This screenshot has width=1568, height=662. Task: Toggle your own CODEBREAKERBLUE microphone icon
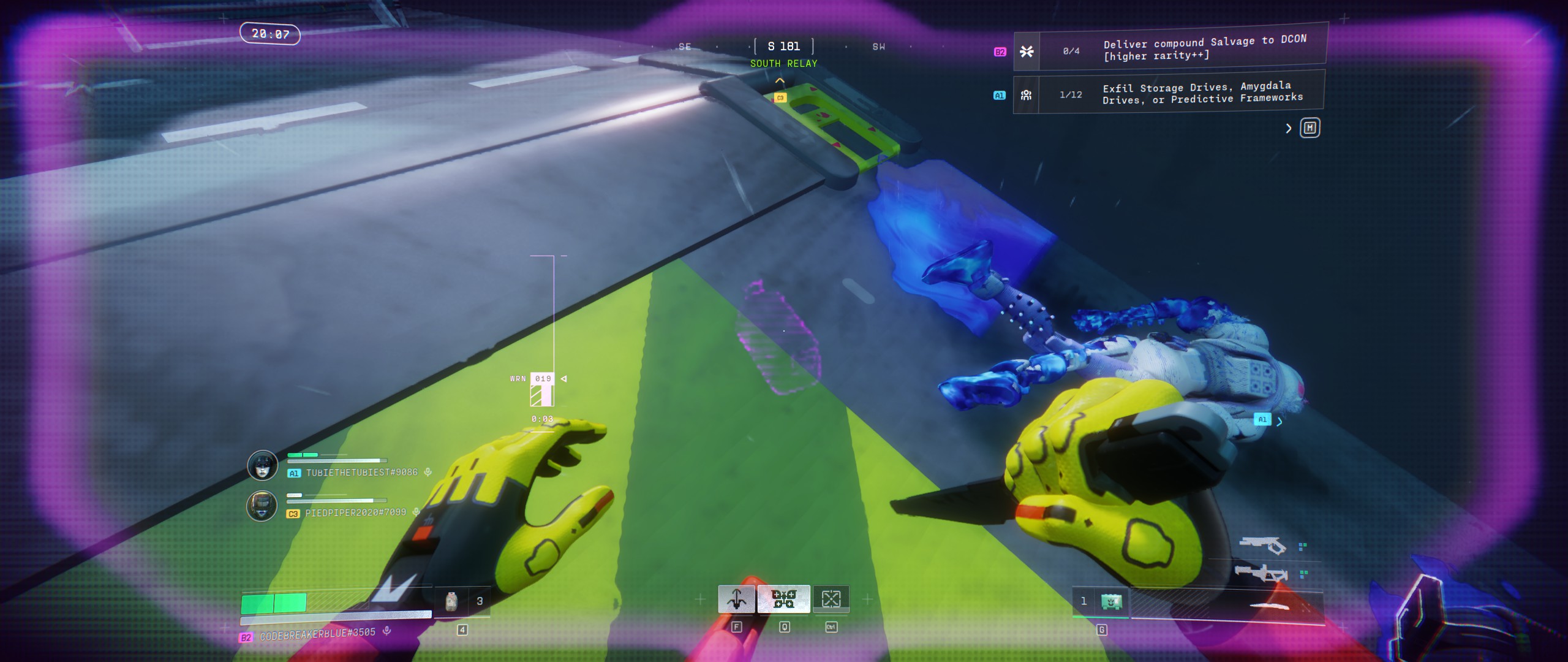click(x=386, y=630)
